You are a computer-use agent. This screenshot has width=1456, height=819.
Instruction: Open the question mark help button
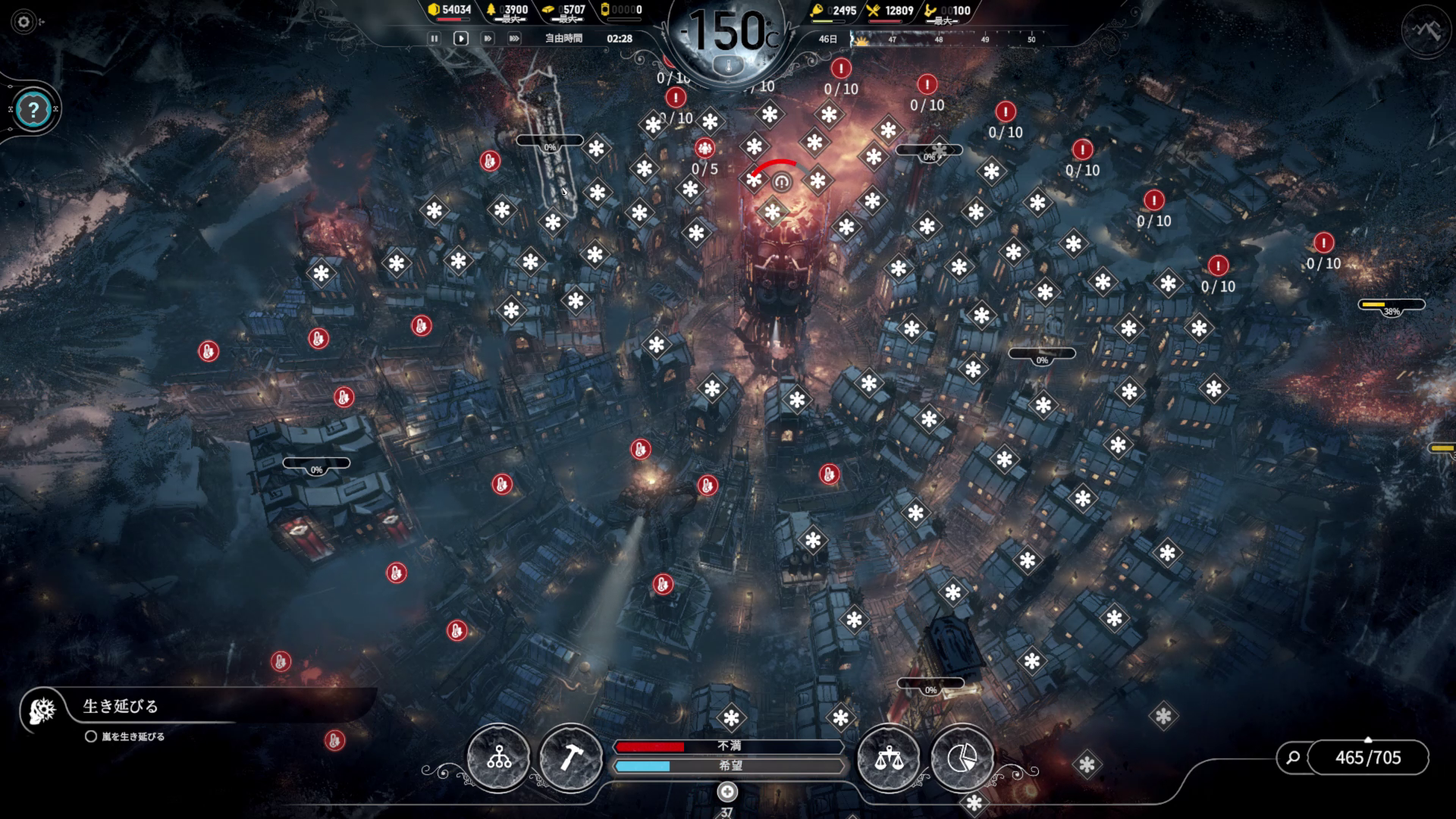click(33, 111)
